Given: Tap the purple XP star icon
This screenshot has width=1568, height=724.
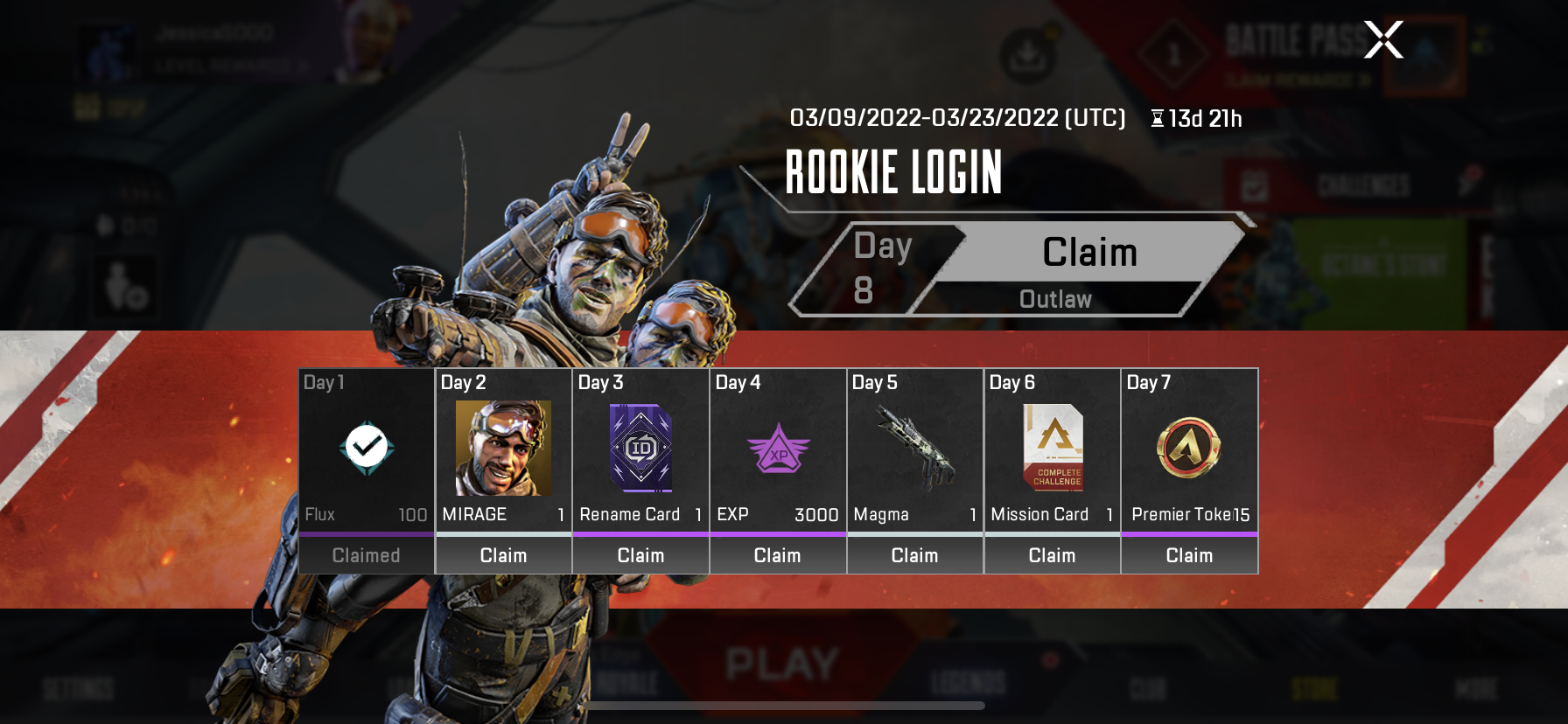Looking at the screenshot, I should point(778,449).
